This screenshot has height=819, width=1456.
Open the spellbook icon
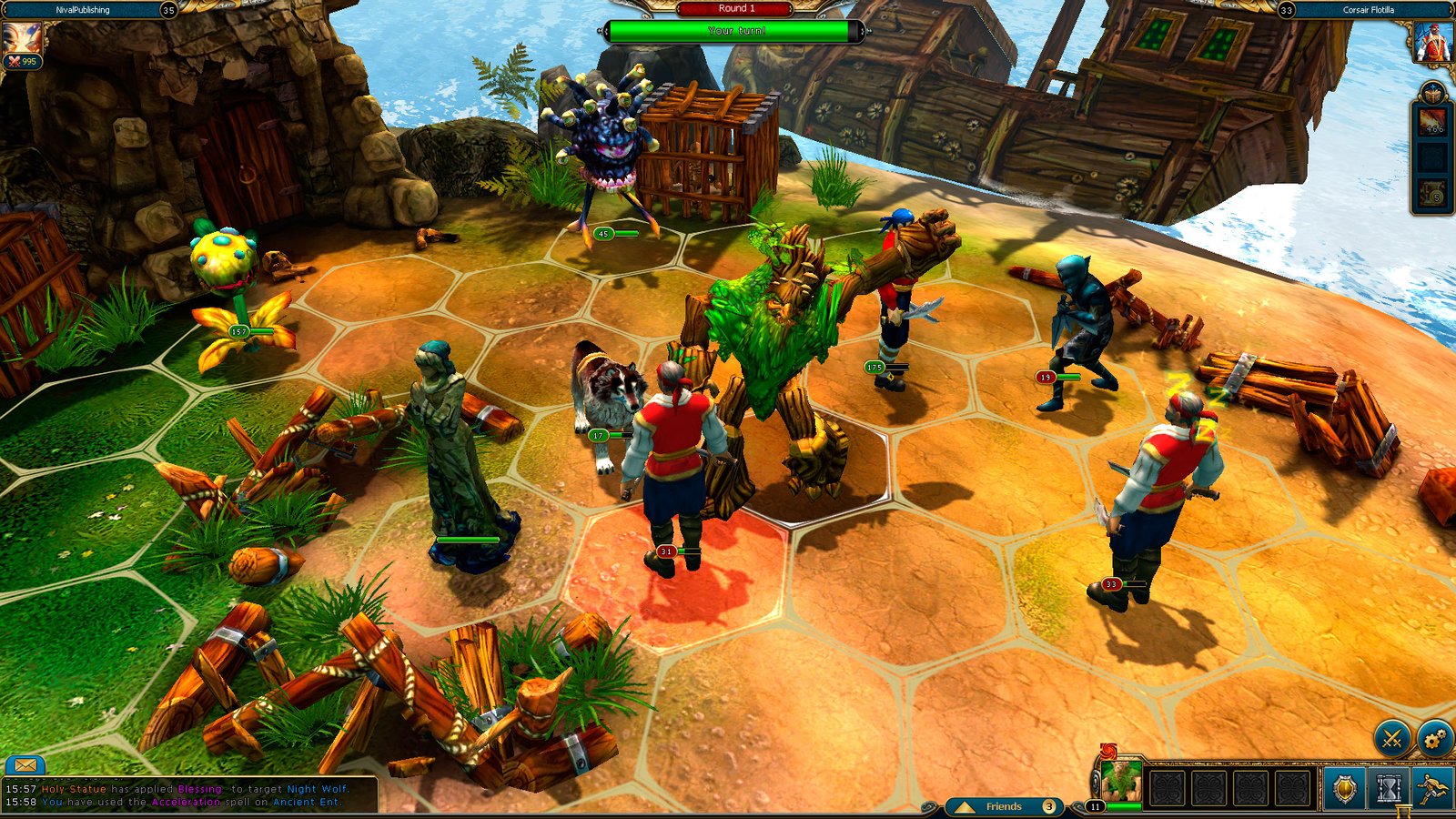pos(1432,94)
